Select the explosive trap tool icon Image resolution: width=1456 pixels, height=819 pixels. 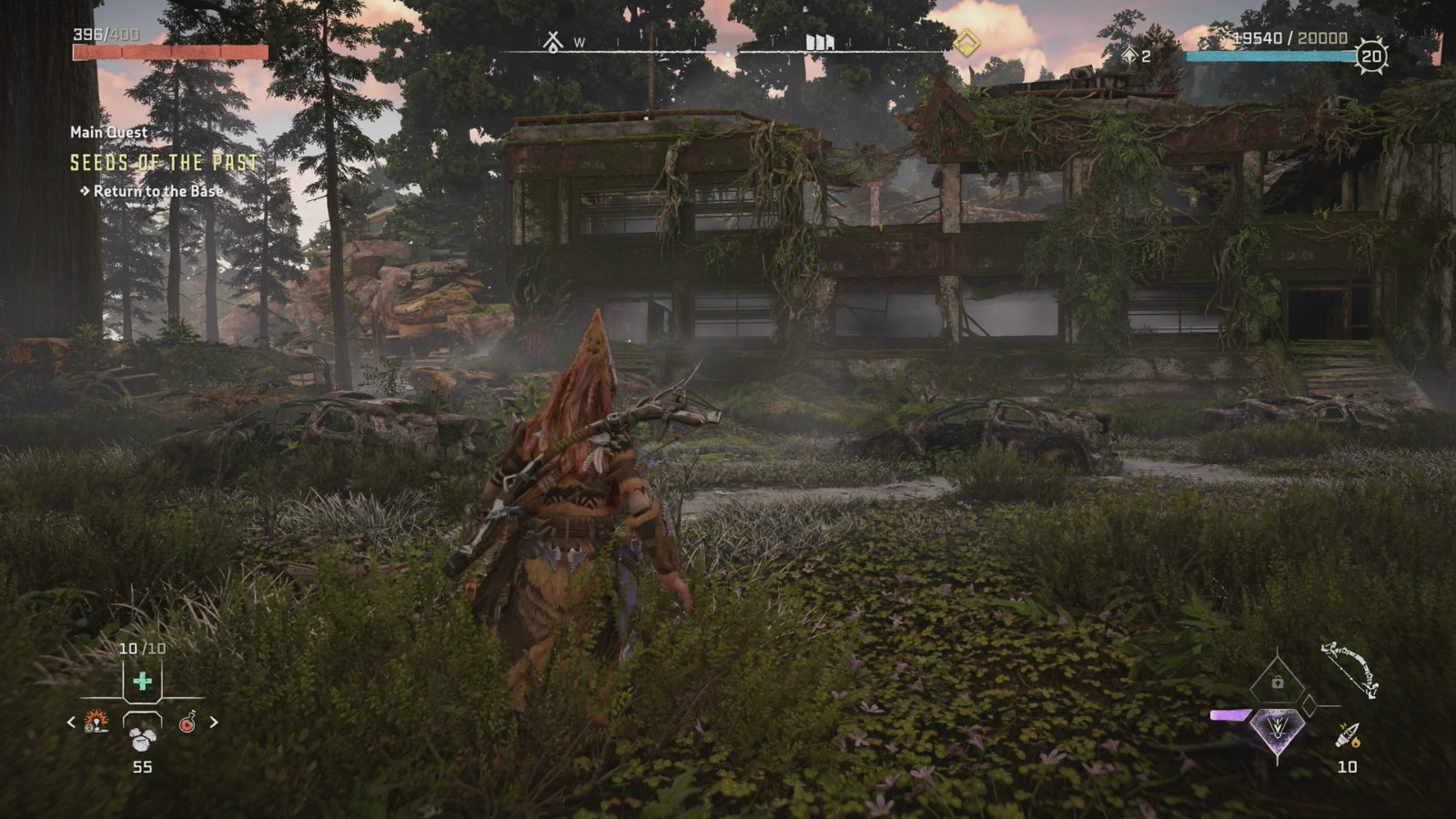click(x=96, y=722)
